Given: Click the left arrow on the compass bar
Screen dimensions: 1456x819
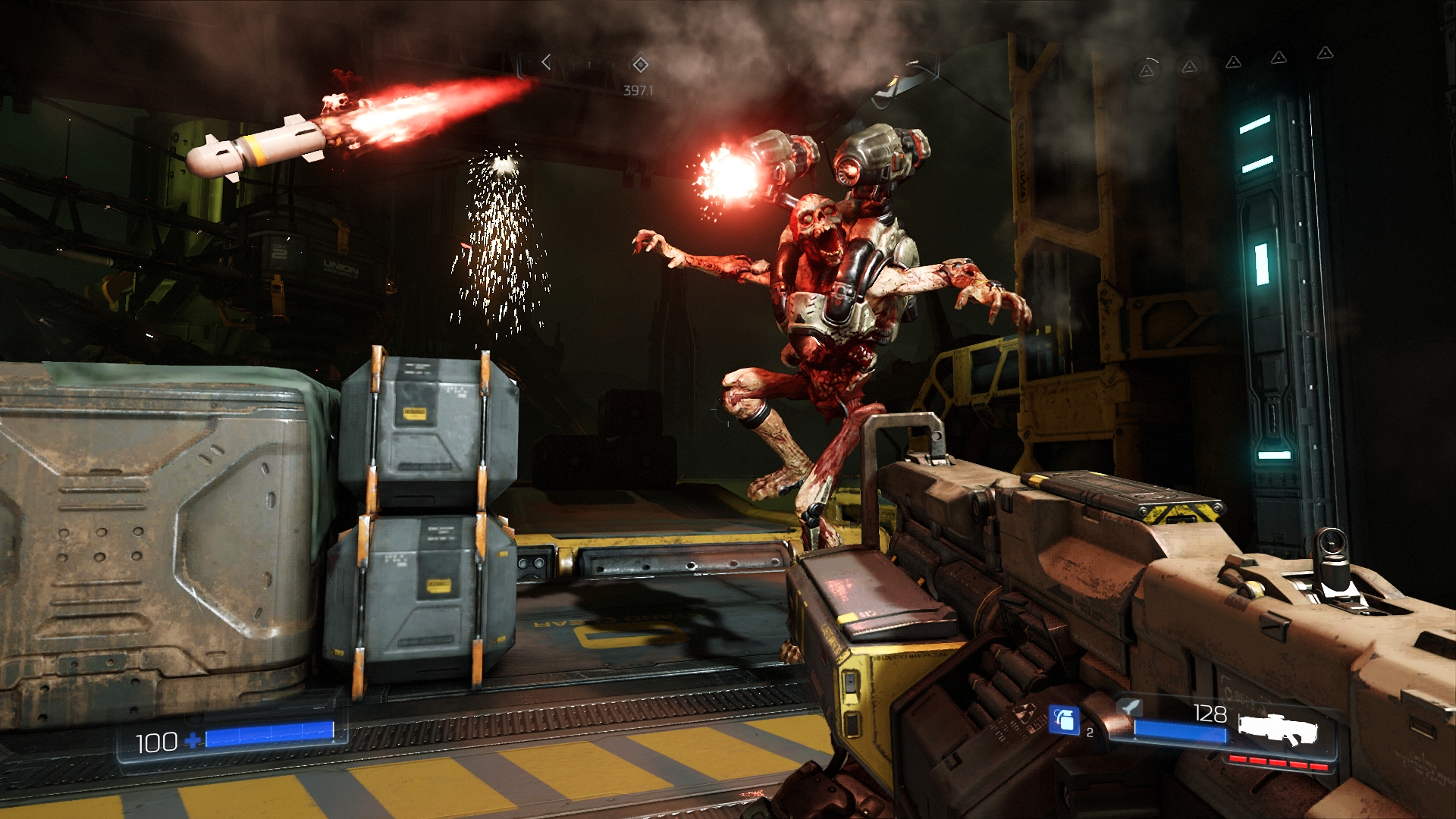Looking at the screenshot, I should (546, 62).
